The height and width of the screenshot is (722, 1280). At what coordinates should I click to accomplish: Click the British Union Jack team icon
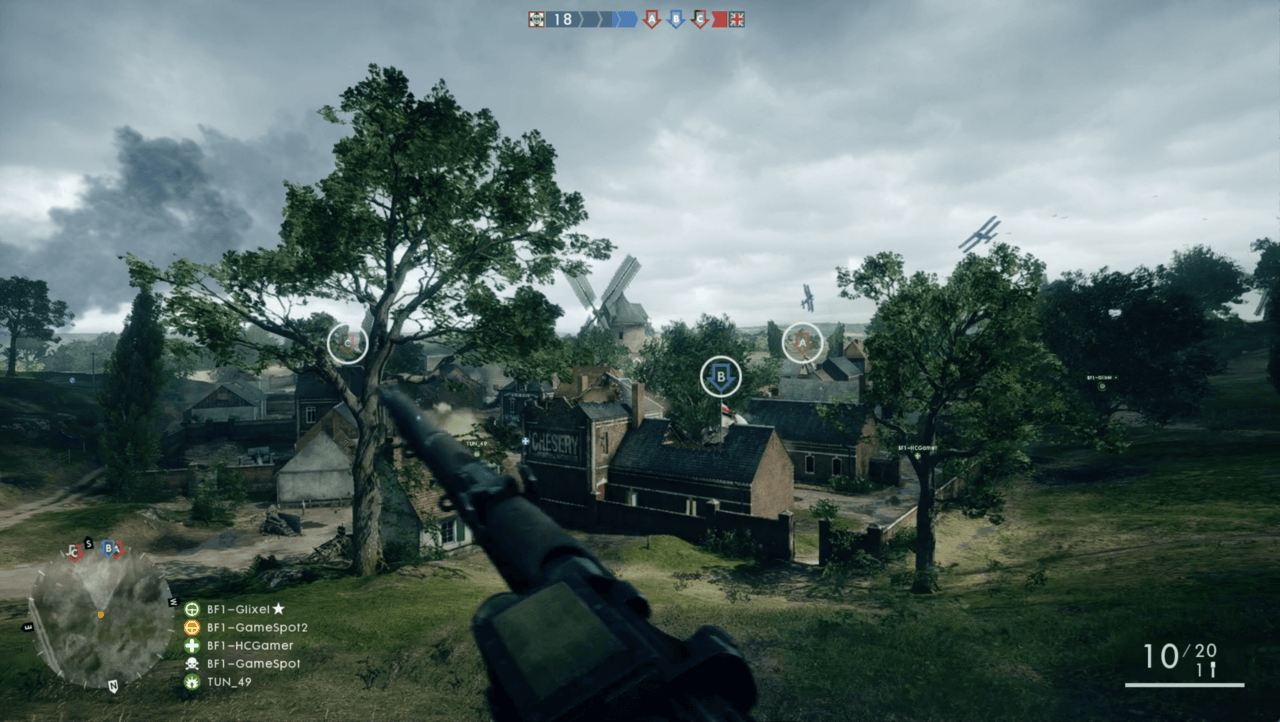[x=737, y=19]
